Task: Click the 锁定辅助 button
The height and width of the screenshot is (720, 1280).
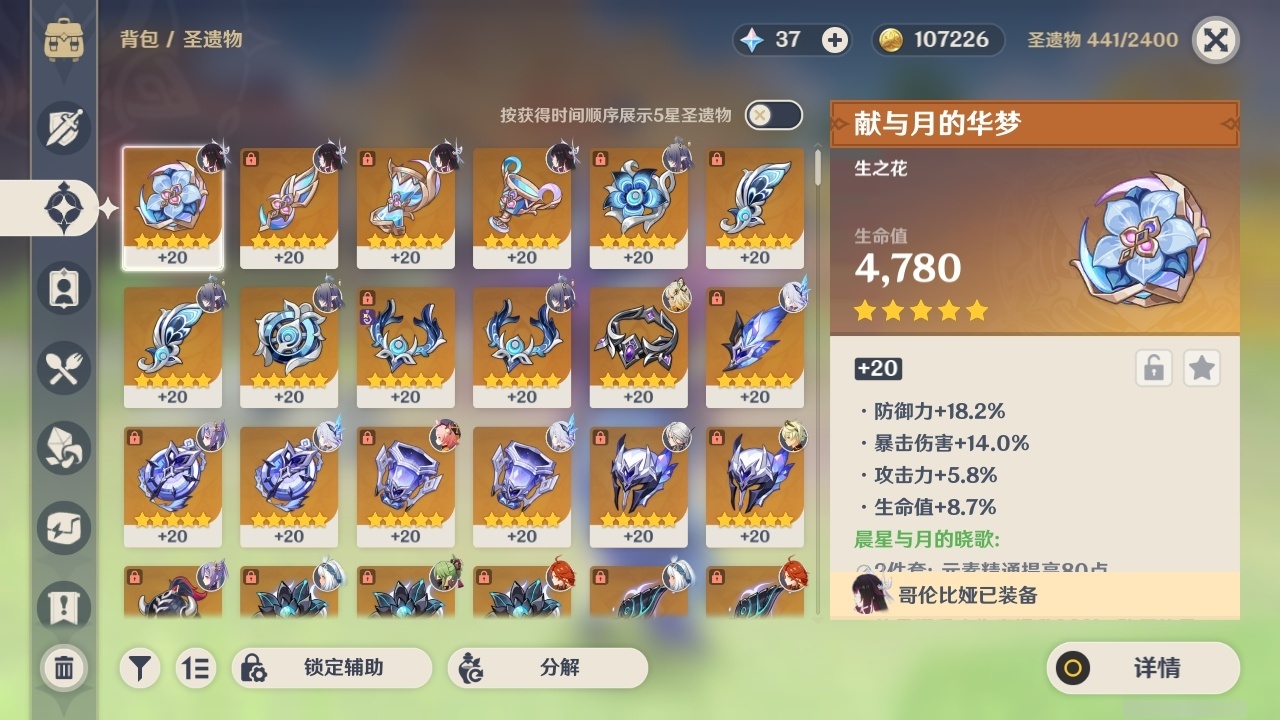Action: [330, 667]
